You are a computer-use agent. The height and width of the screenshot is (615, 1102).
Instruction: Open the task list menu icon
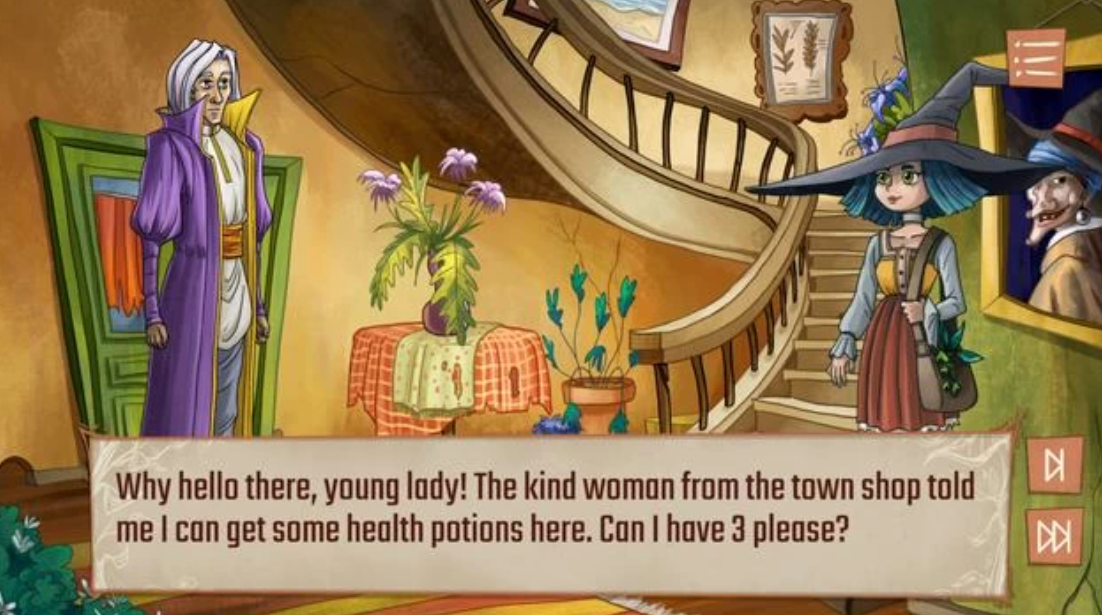click(x=1036, y=58)
